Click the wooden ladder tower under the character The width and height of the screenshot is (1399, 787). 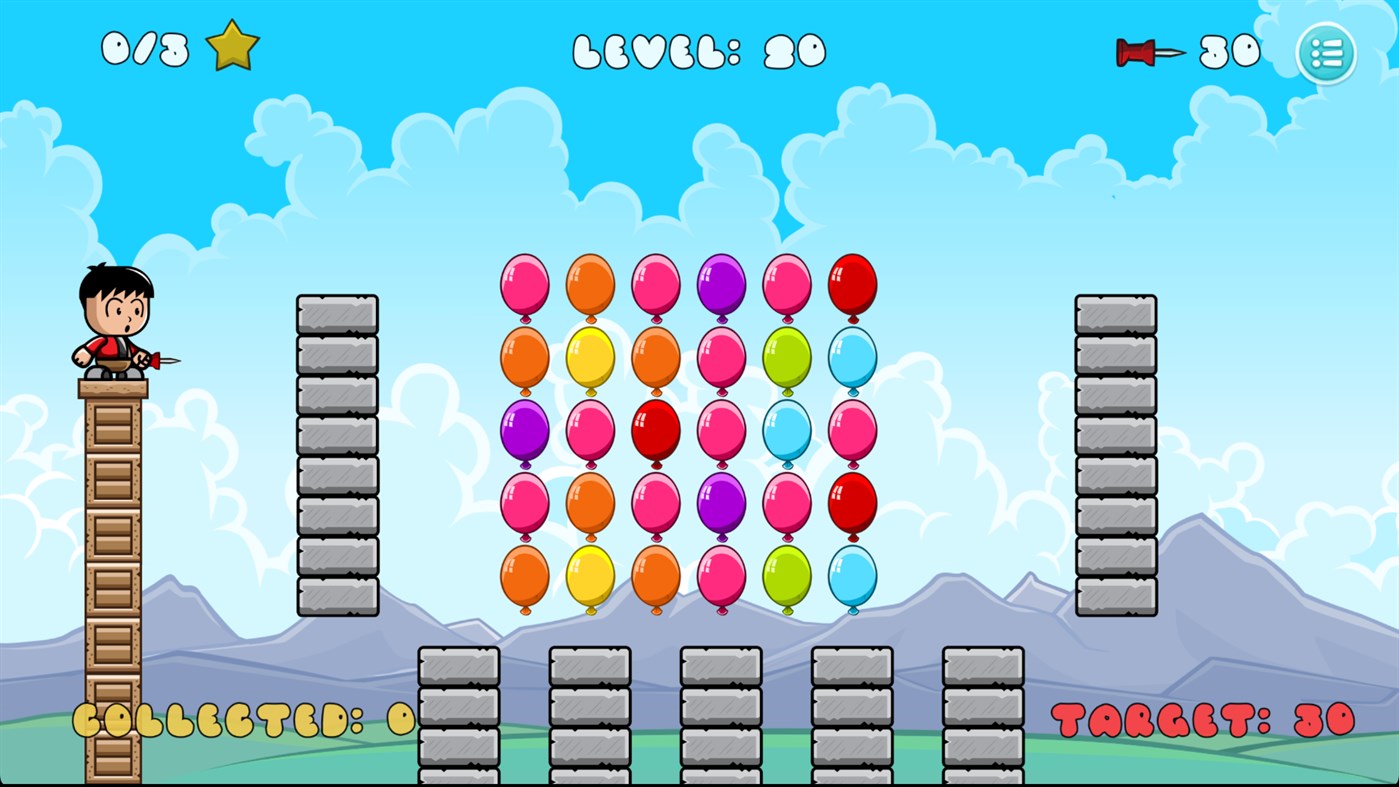[x=113, y=580]
